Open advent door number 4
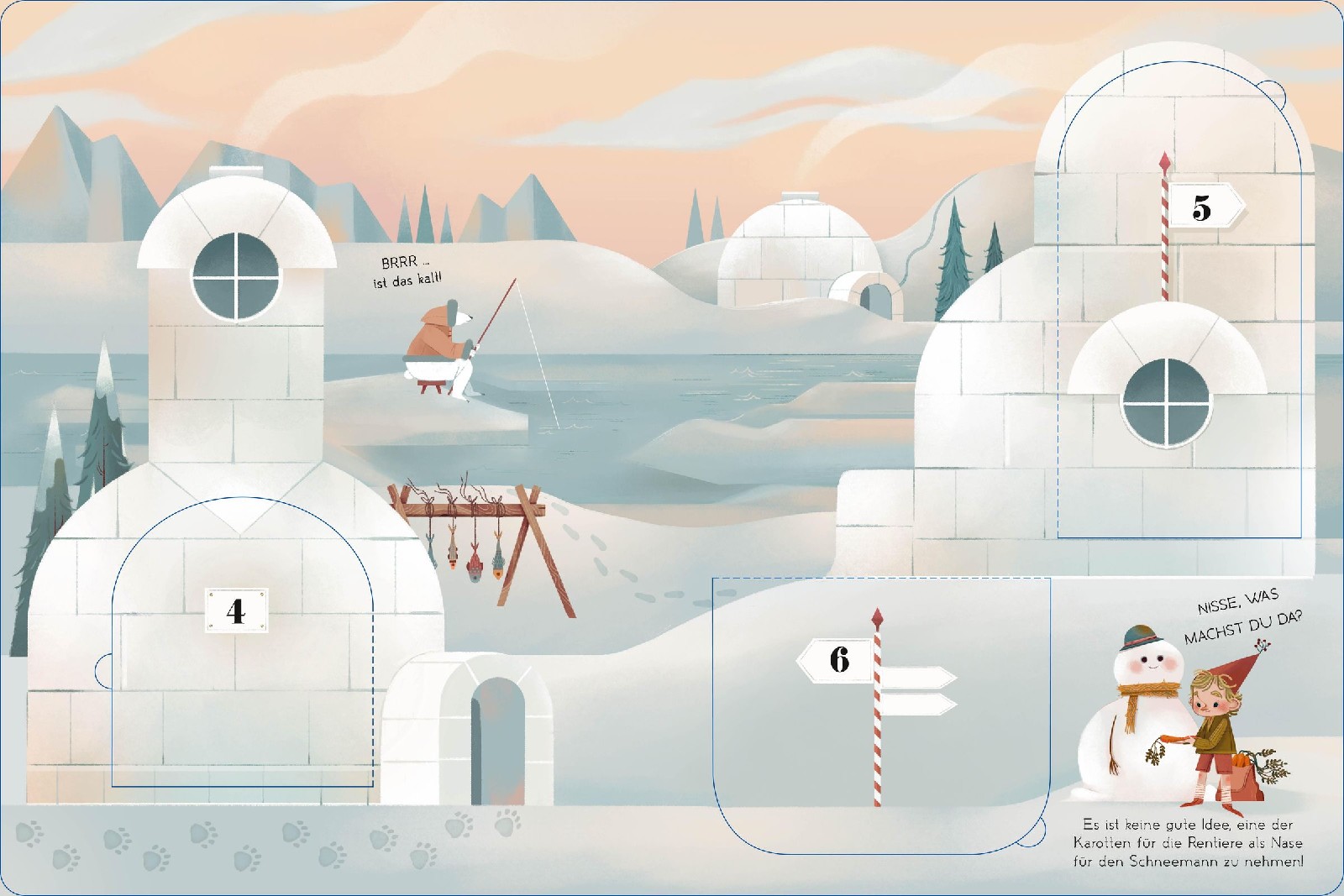This screenshot has width=1344, height=896. pyautogui.click(x=242, y=647)
